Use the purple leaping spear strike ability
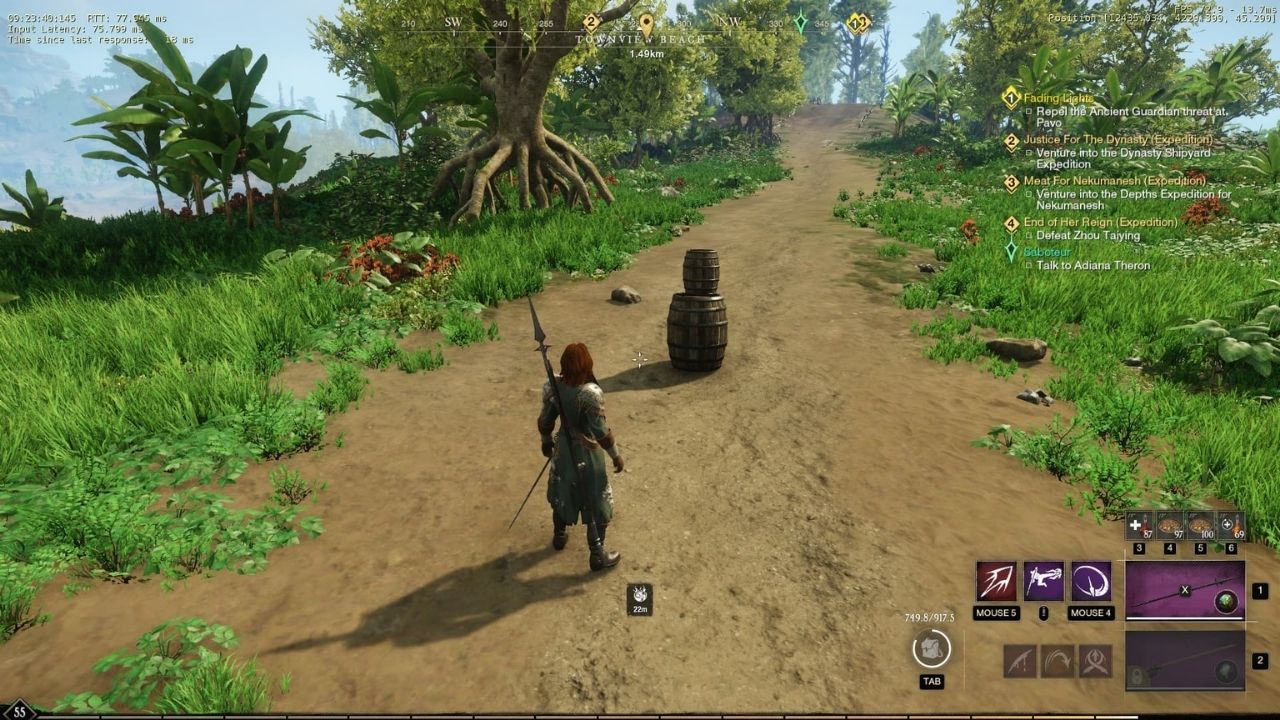 (1044, 582)
